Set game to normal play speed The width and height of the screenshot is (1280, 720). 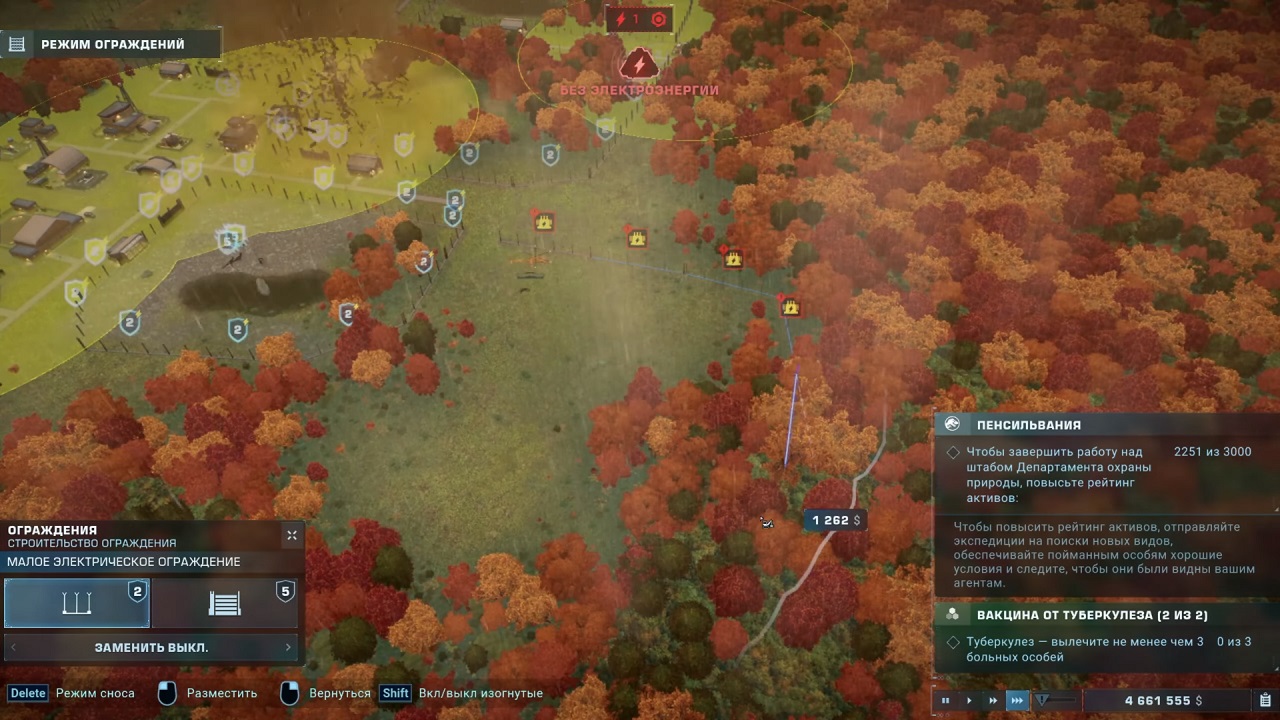pos(969,701)
